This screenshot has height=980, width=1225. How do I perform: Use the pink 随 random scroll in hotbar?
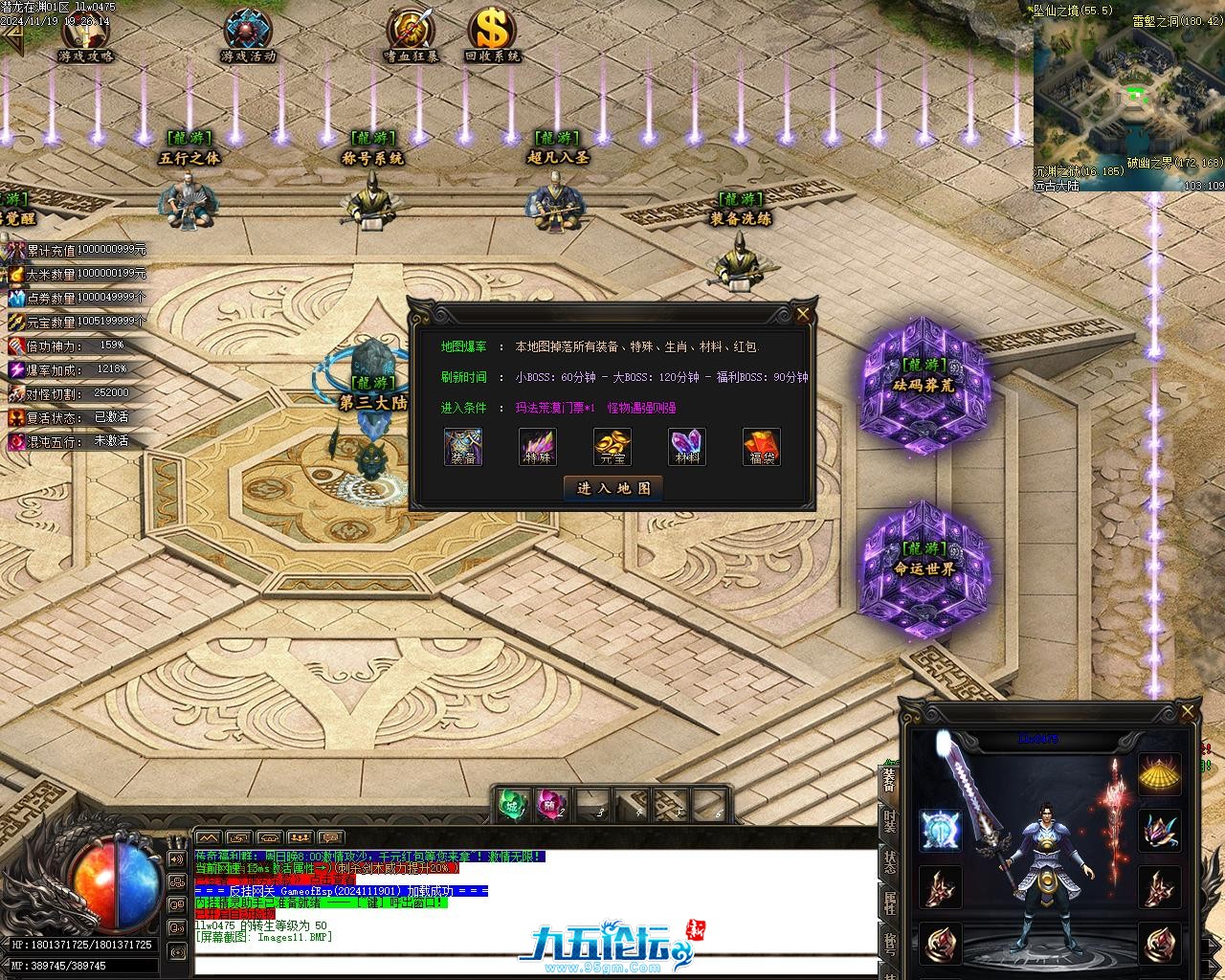coord(552,805)
